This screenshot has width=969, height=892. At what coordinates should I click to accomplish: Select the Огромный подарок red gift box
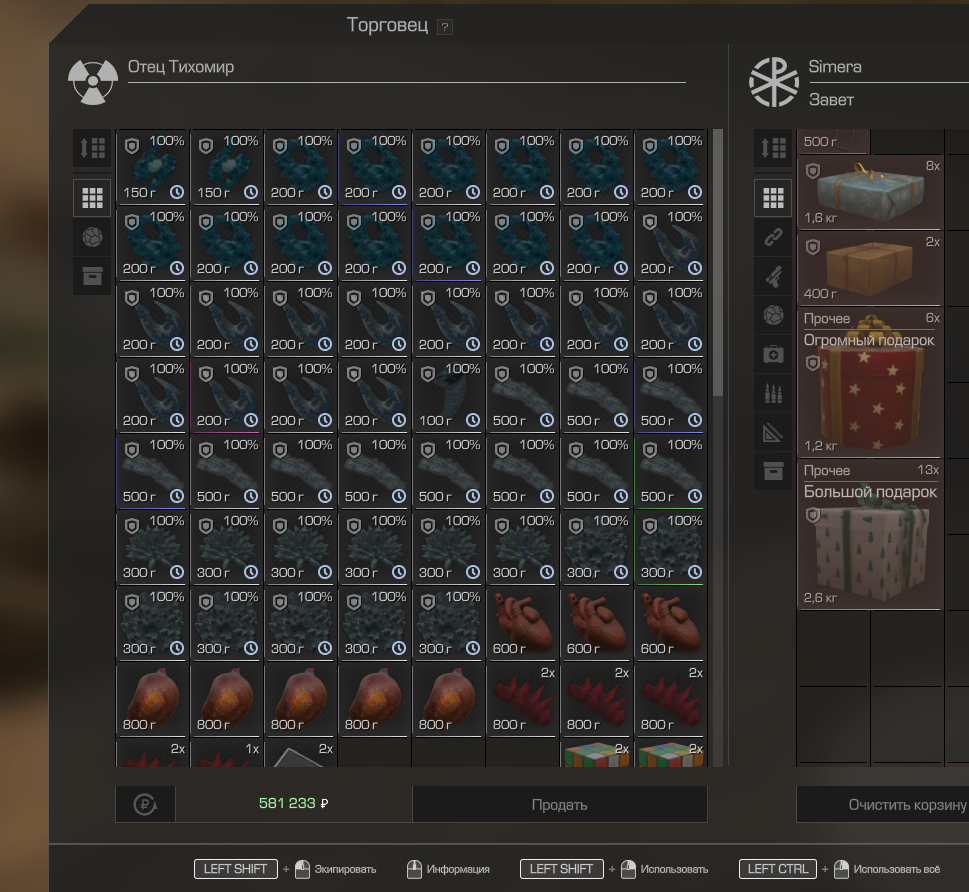[x=869, y=383]
